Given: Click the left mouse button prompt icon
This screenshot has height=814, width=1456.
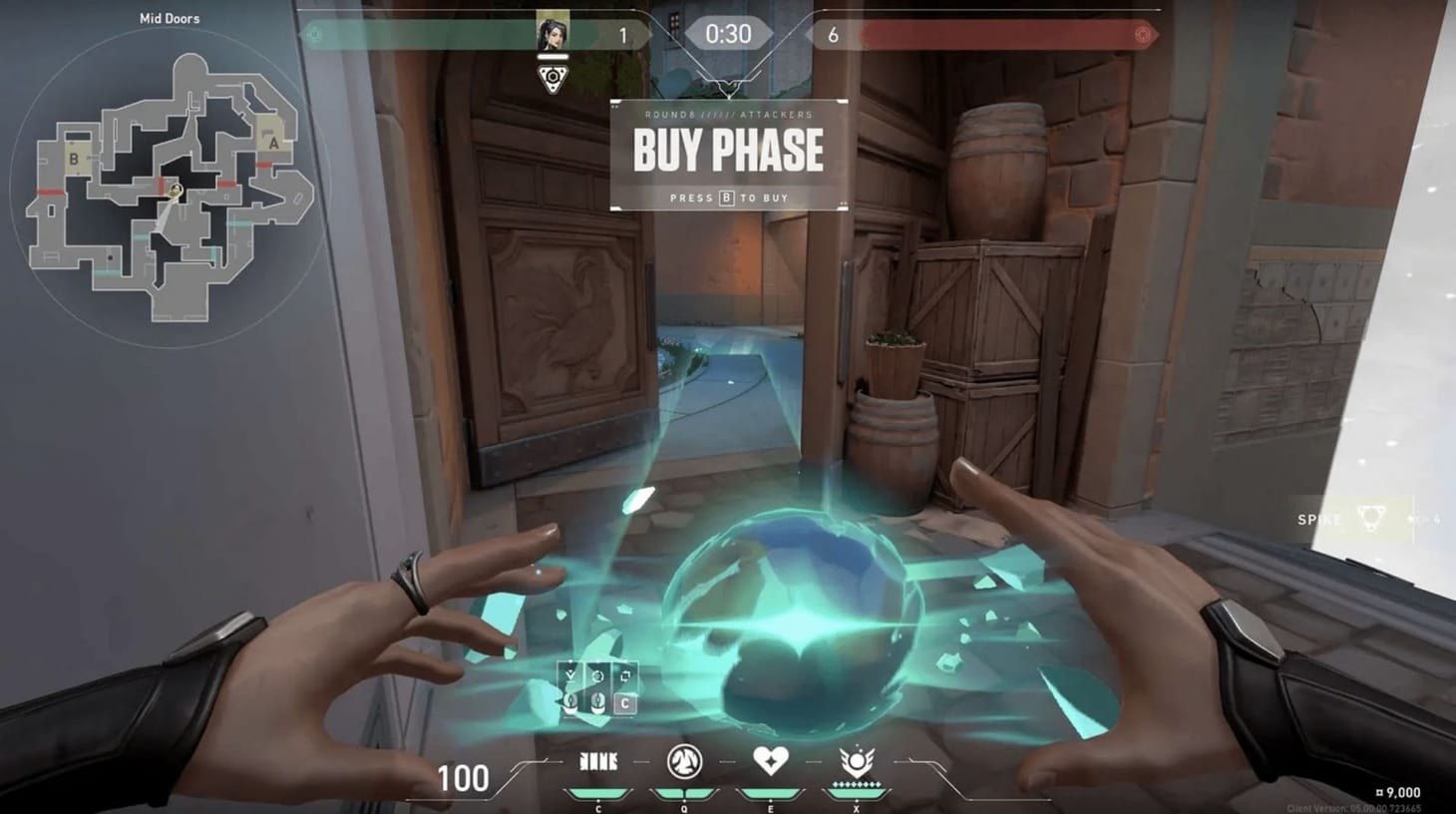Looking at the screenshot, I should 570,701.
